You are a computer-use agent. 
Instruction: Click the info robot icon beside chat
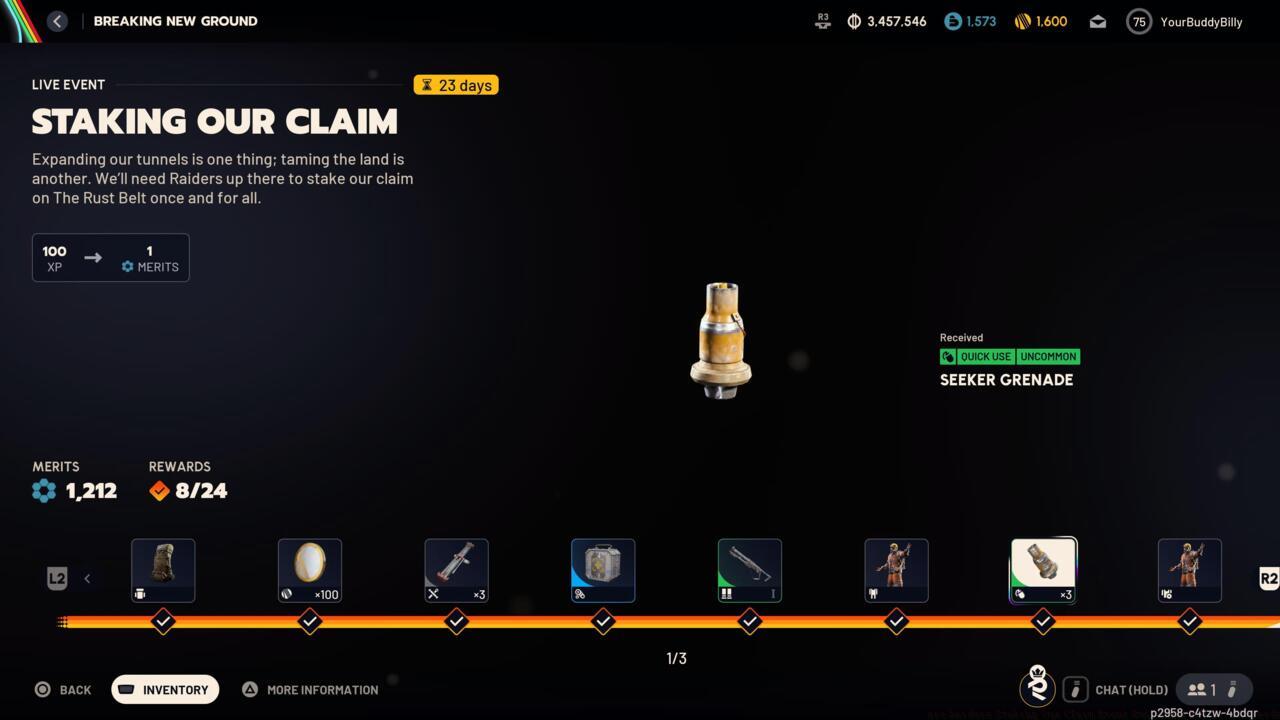point(1076,689)
